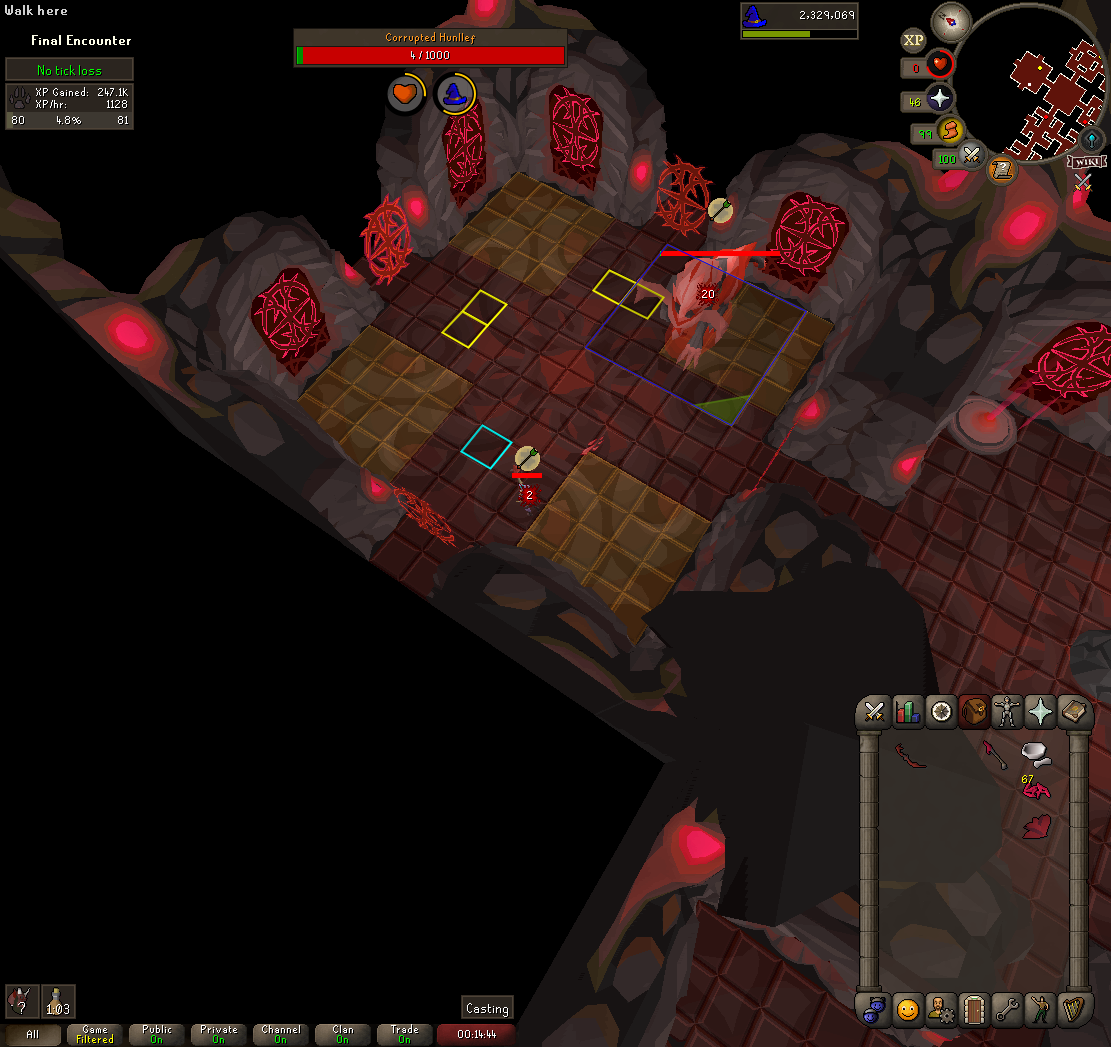Viewport: 1111px width, 1047px height.
Task: Open the Combat Options tab
Action: point(875,712)
